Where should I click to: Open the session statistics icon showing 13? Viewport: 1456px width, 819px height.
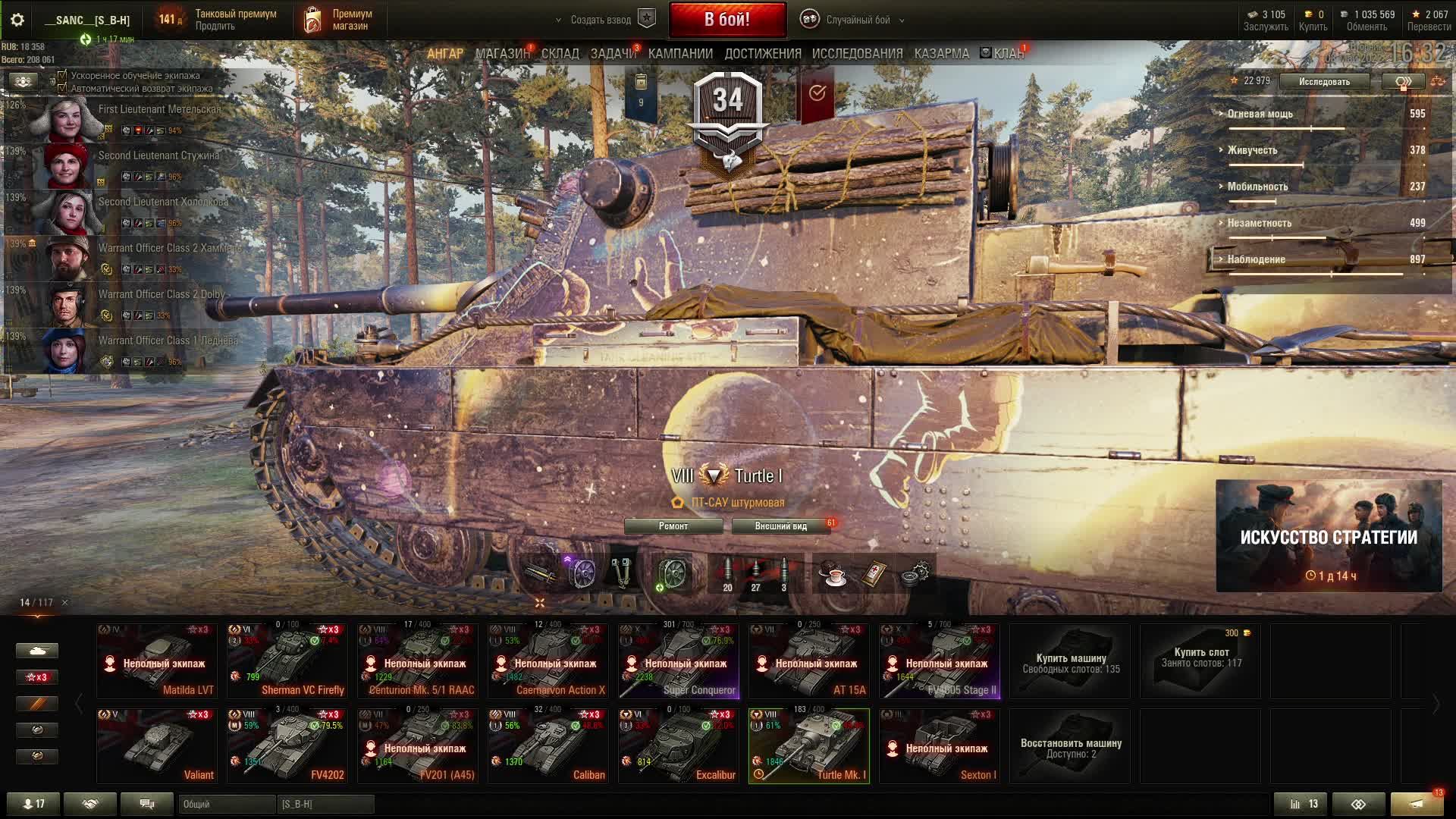(1299, 803)
